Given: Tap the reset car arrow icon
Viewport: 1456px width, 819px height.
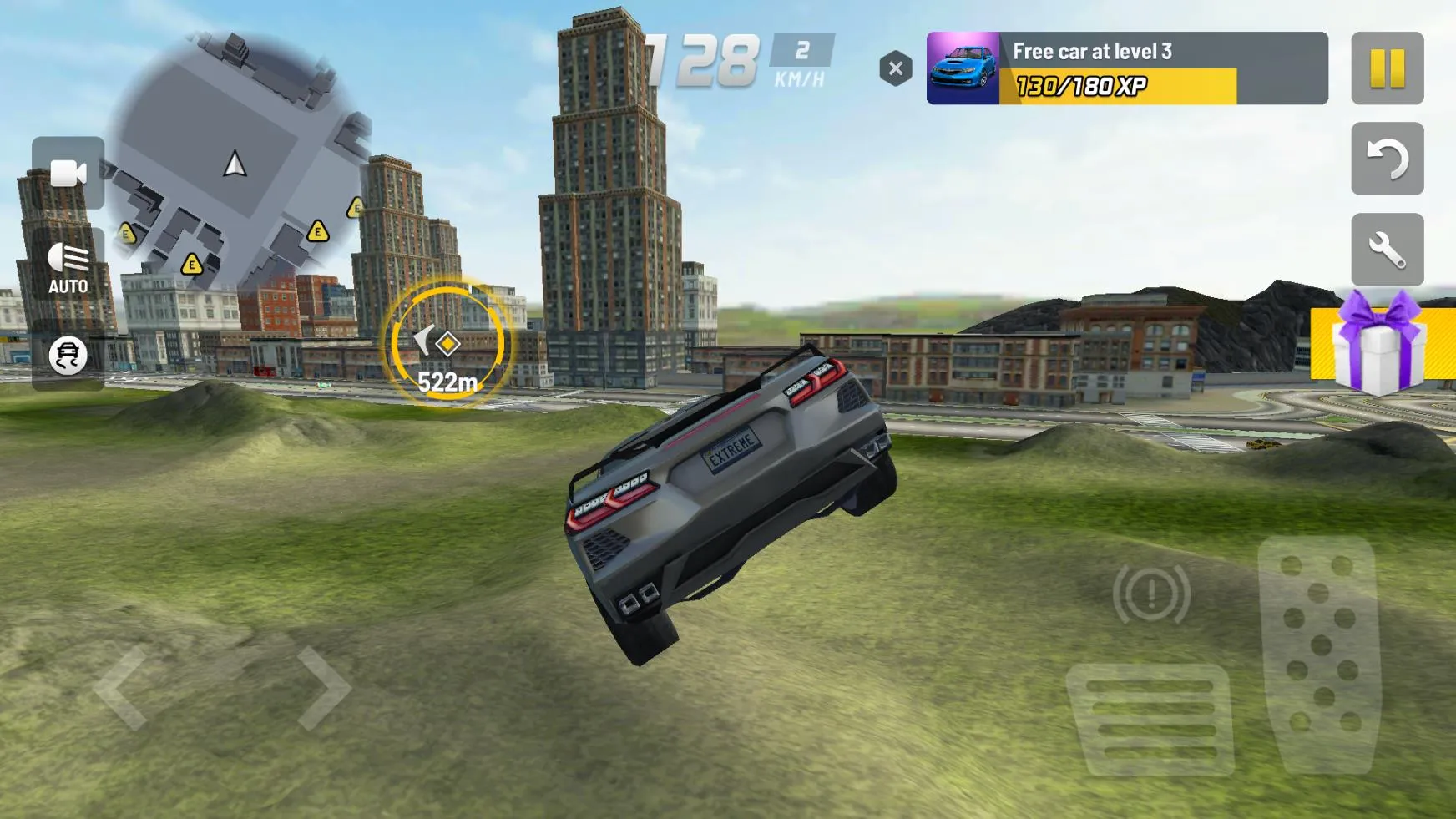Looking at the screenshot, I should tap(1388, 159).
